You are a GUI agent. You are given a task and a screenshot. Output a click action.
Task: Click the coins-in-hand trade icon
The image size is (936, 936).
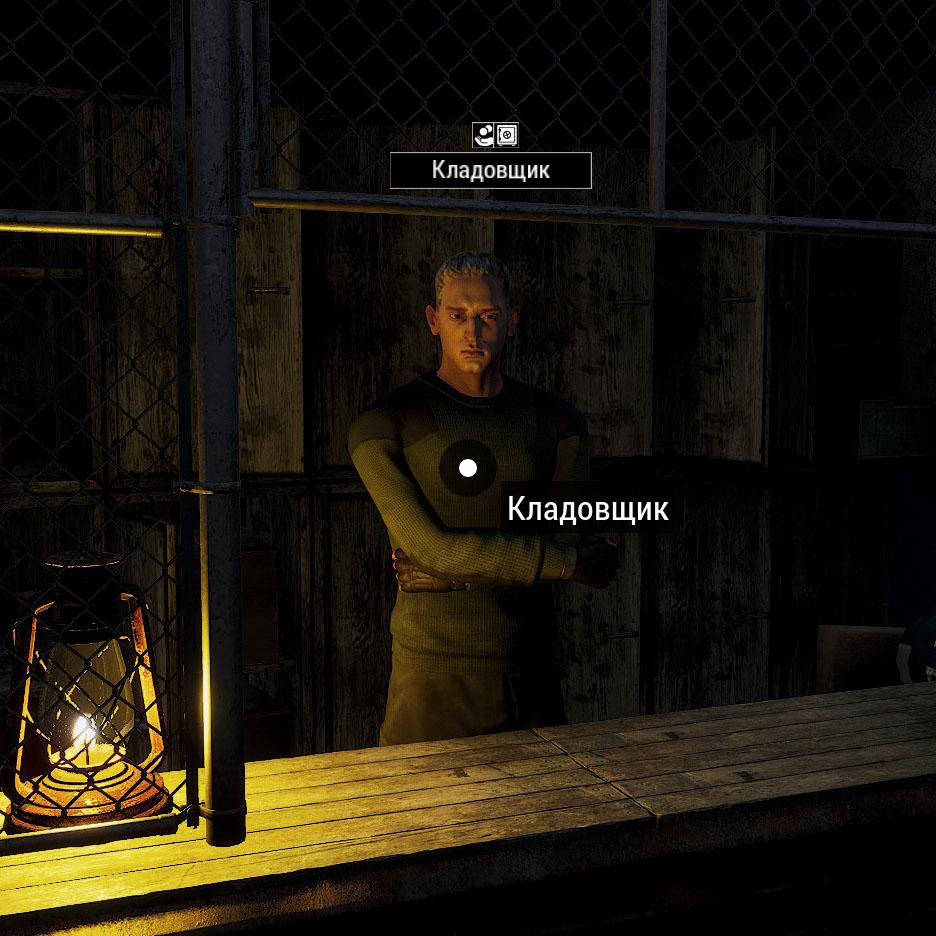(484, 135)
